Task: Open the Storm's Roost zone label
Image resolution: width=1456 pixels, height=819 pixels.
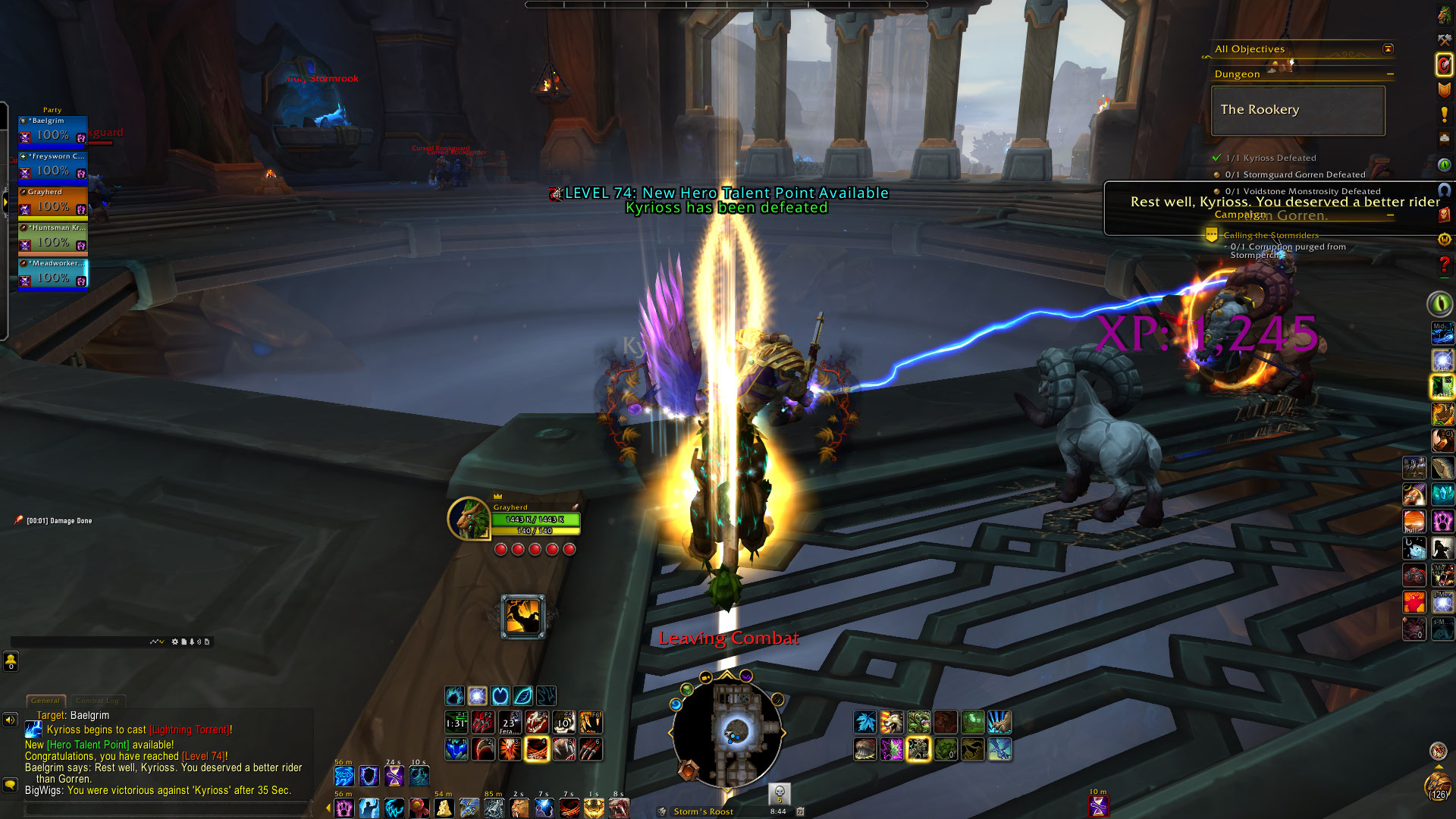Action: click(703, 811)
